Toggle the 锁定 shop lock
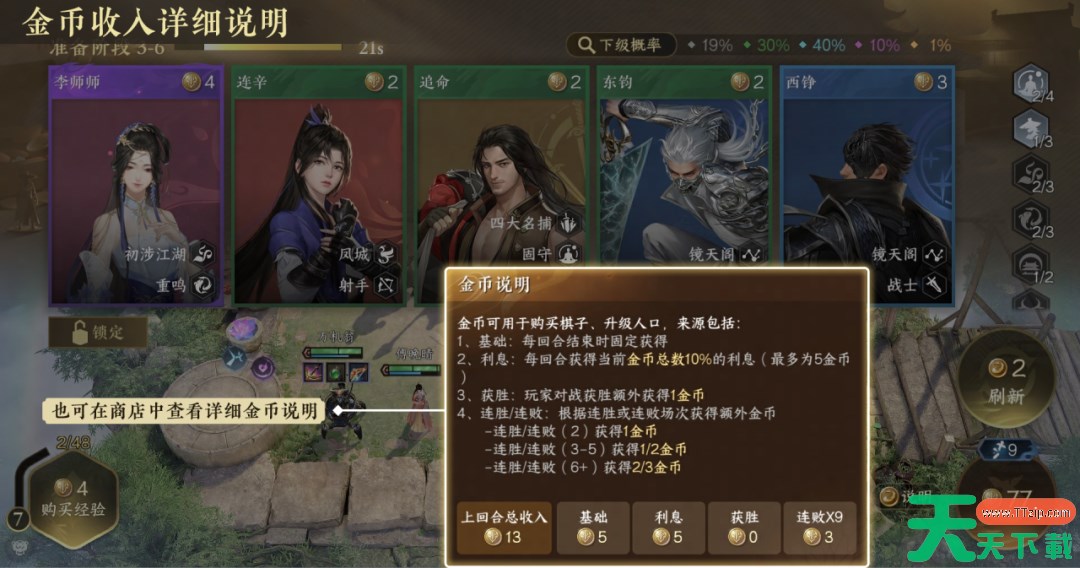Screen dimensions: 1080x568 [97, 332]
